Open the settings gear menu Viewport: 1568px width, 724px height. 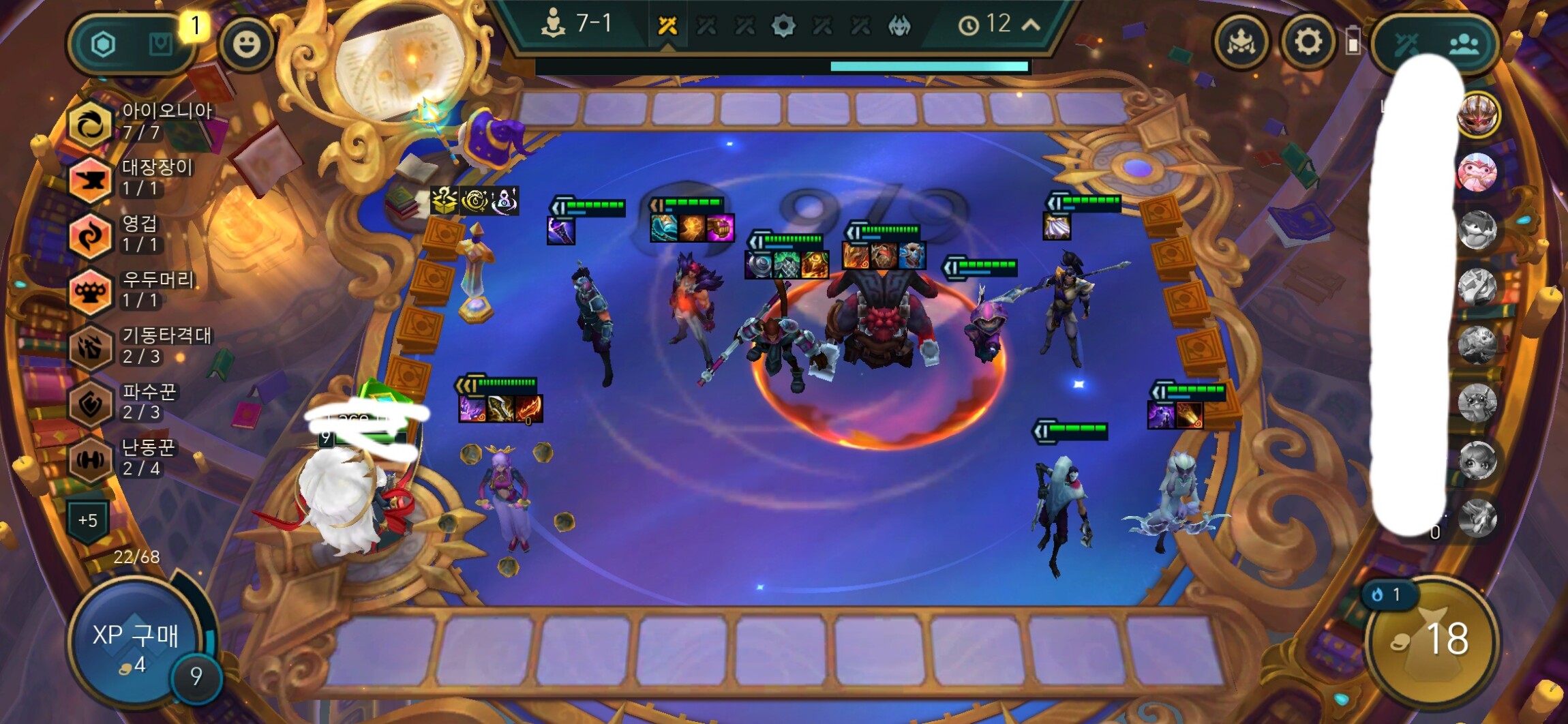[1307, 42]
